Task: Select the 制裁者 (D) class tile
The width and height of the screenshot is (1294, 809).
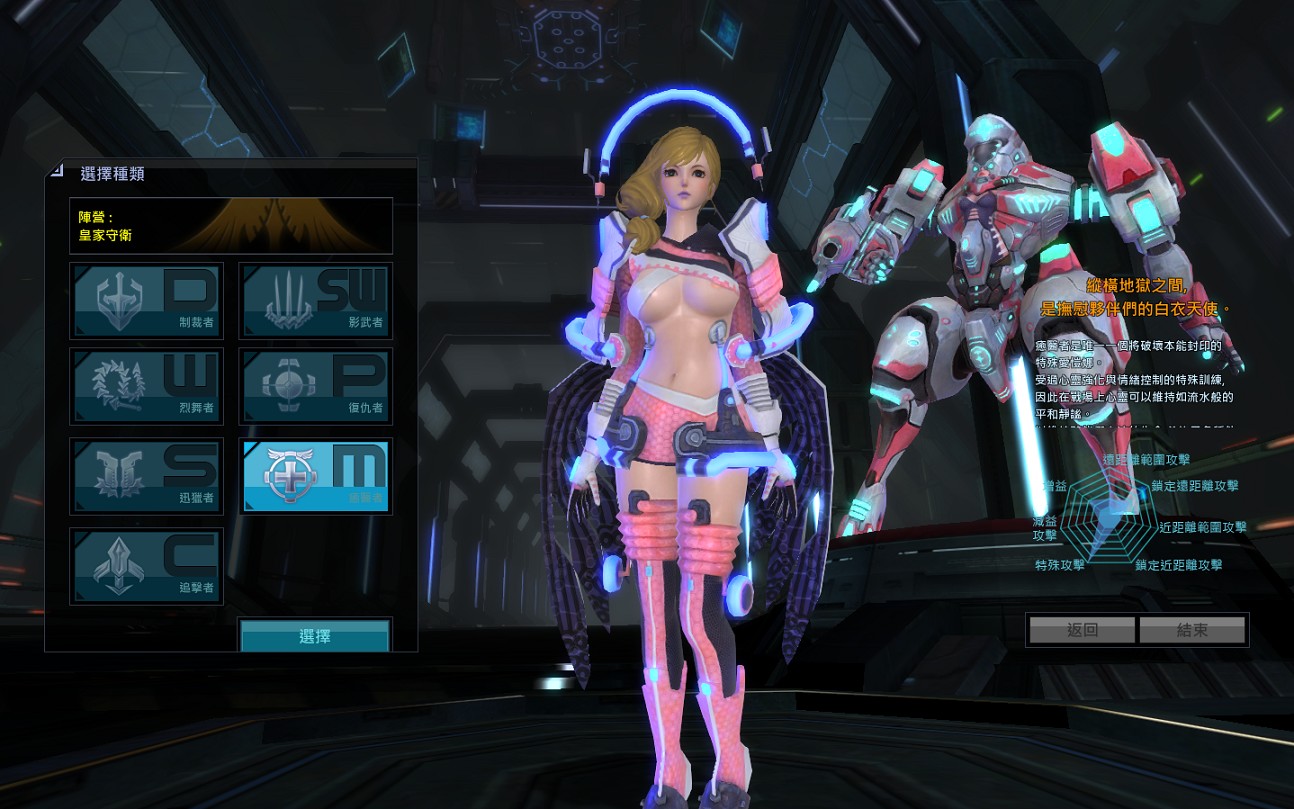Action: click(x=147, y=300)
